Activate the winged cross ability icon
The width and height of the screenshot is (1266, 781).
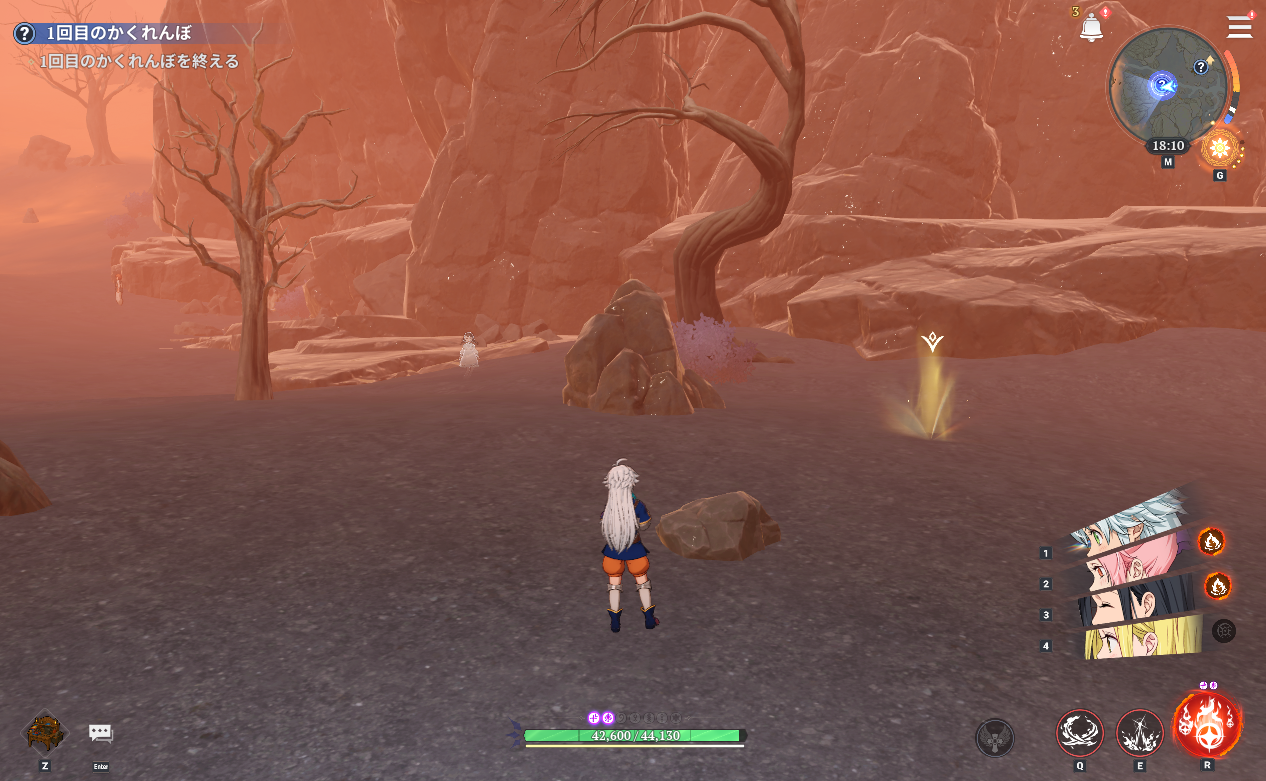994,738
